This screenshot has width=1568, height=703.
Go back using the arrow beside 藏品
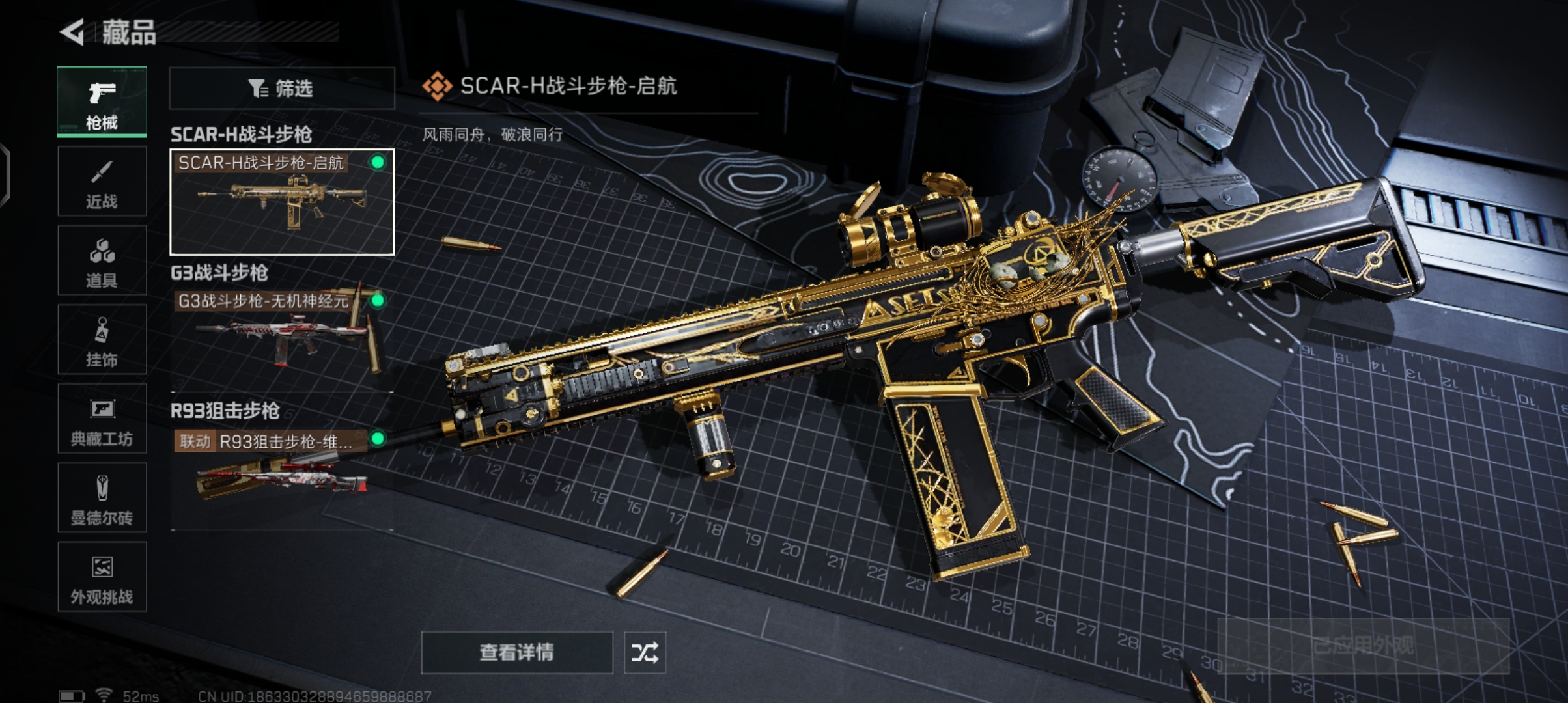73,31
